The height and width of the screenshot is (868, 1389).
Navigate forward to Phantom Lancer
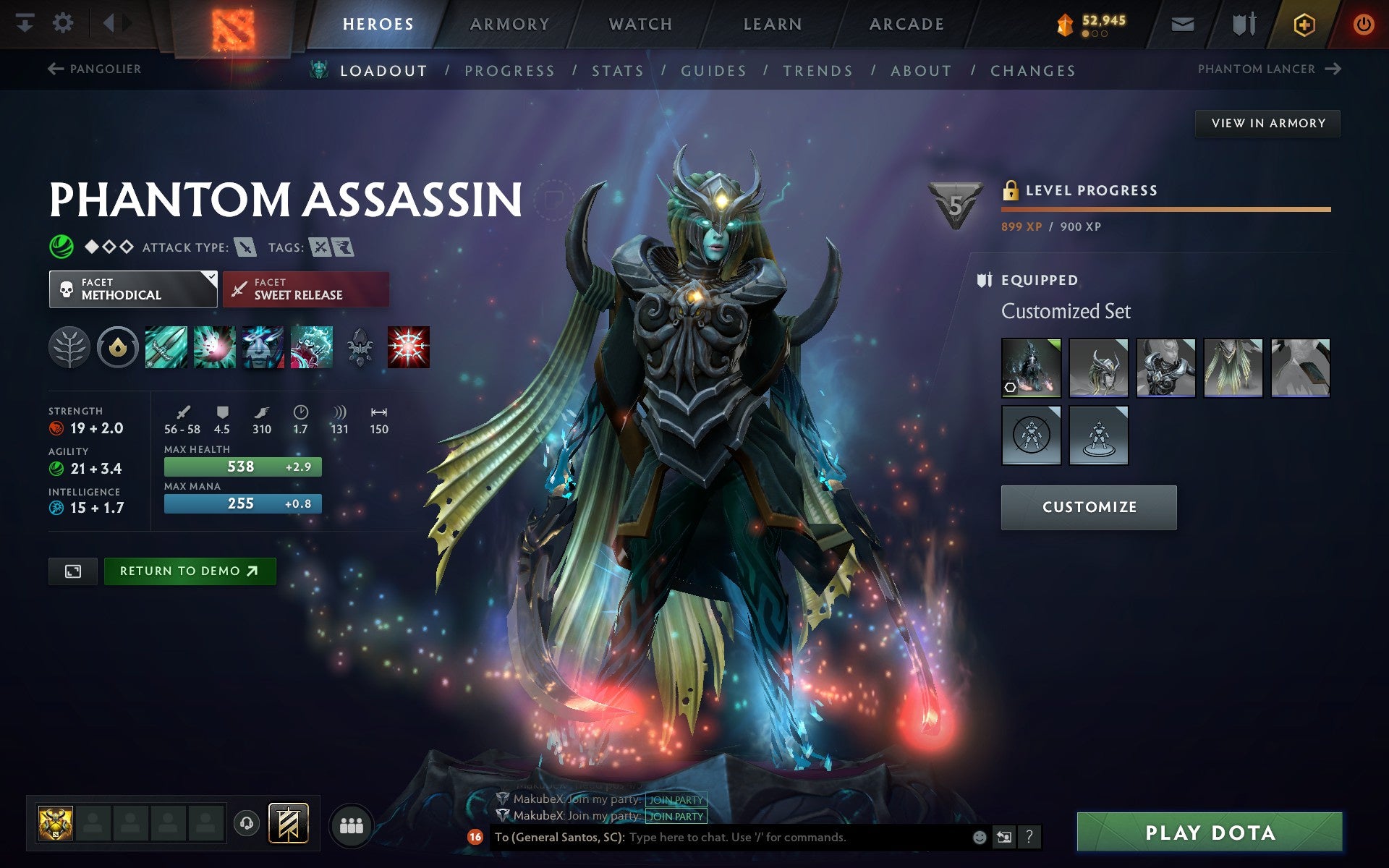[x=1333, y=69]
